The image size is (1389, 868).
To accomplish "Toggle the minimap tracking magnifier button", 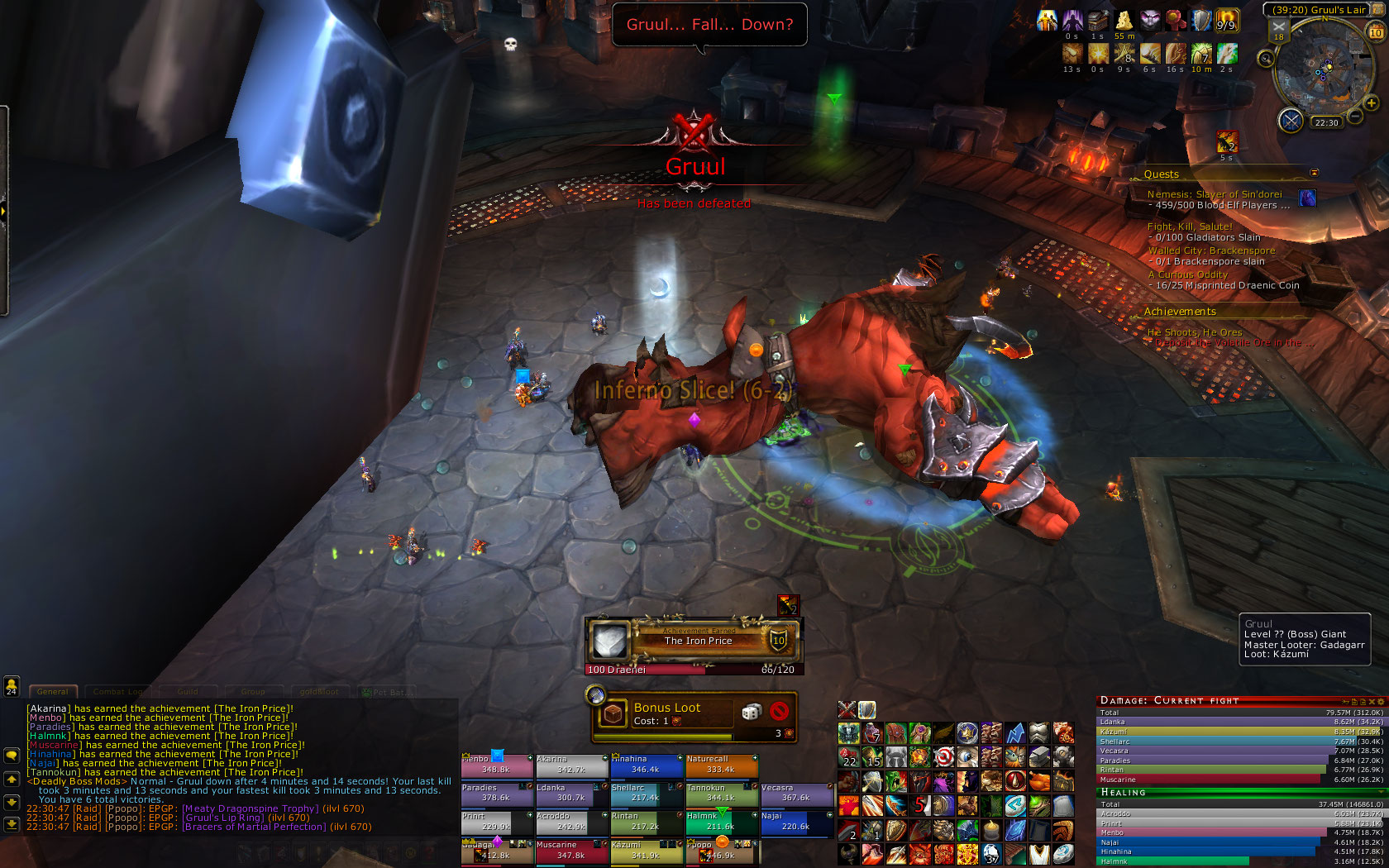I will click(x=1266, y=58).
